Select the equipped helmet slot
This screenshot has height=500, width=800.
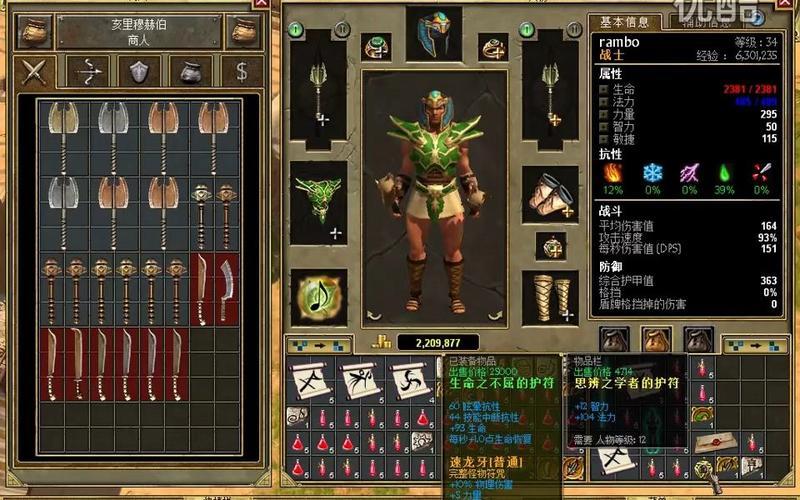click(x=433, y=34)
